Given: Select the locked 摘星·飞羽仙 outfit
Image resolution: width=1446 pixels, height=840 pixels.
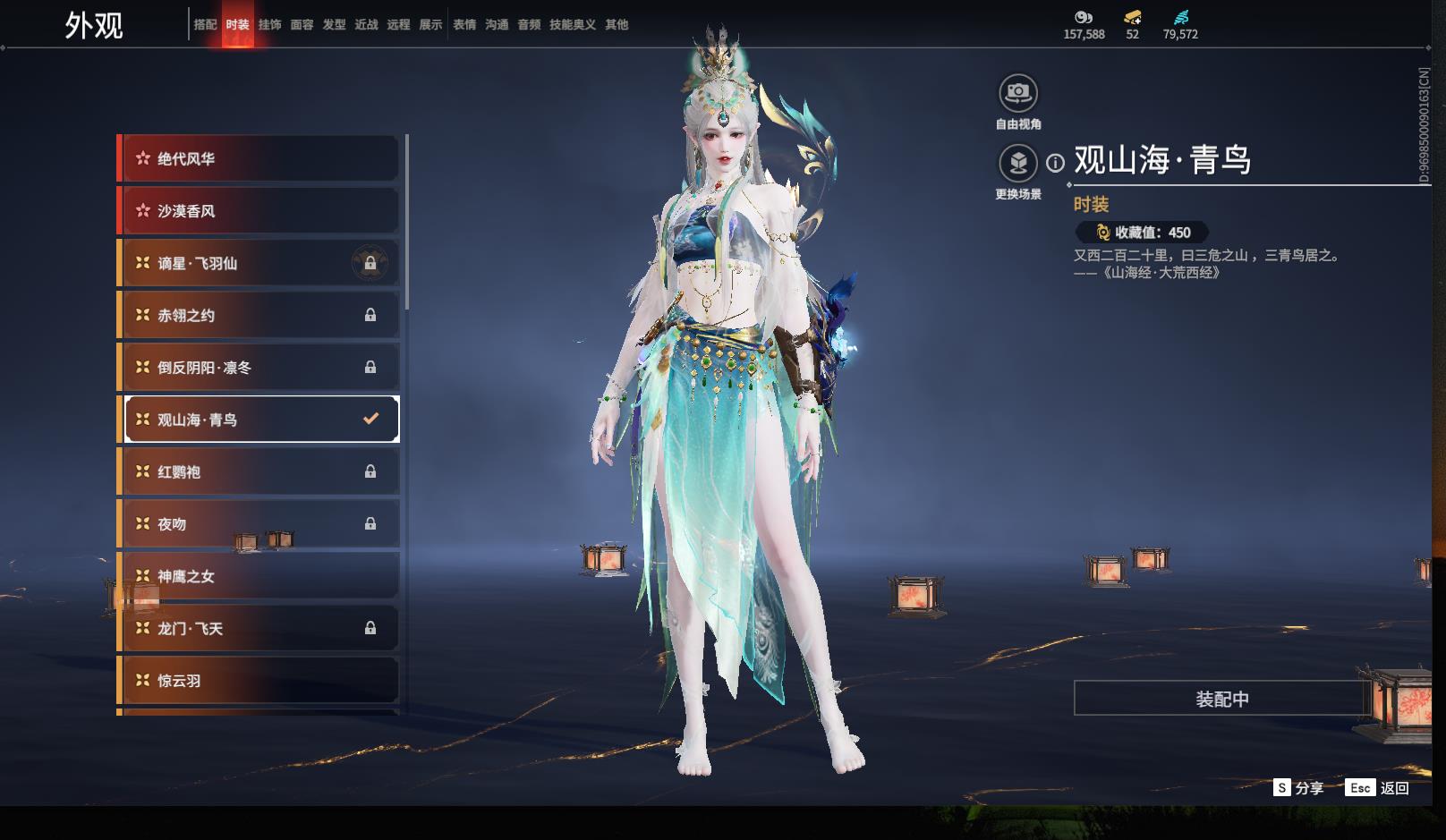Looking at the screenshot, I should tap(258, 264).
